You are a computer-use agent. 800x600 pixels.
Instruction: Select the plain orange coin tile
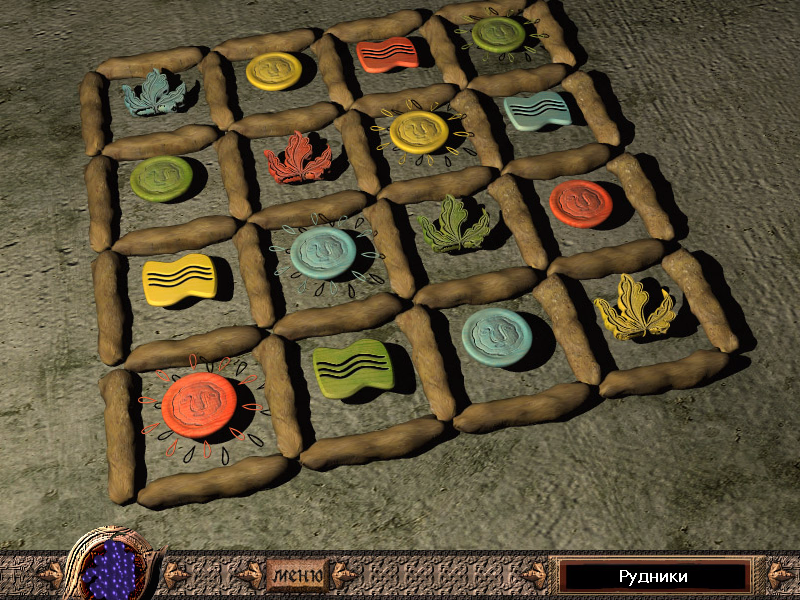[x=580, y=202]
